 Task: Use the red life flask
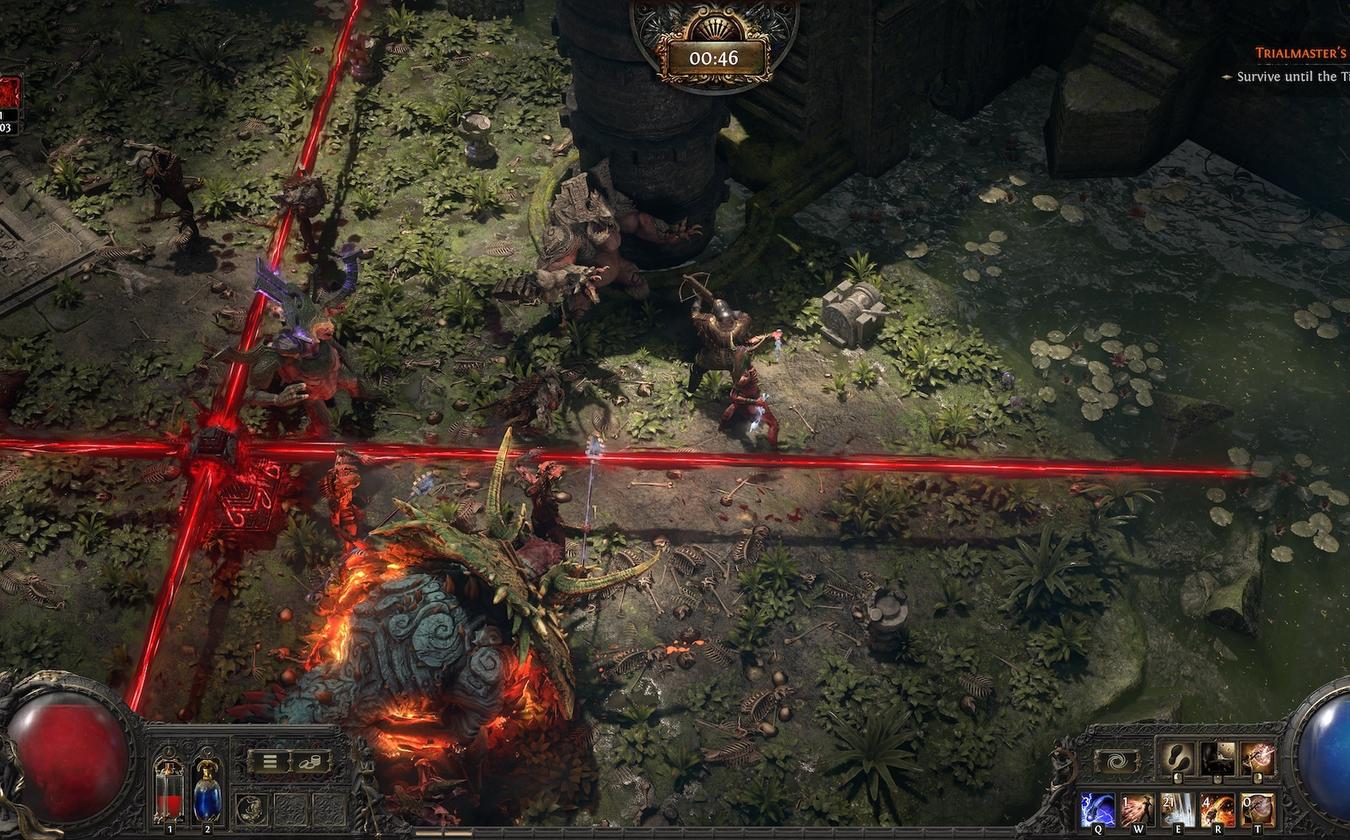(x=169, y=790)
